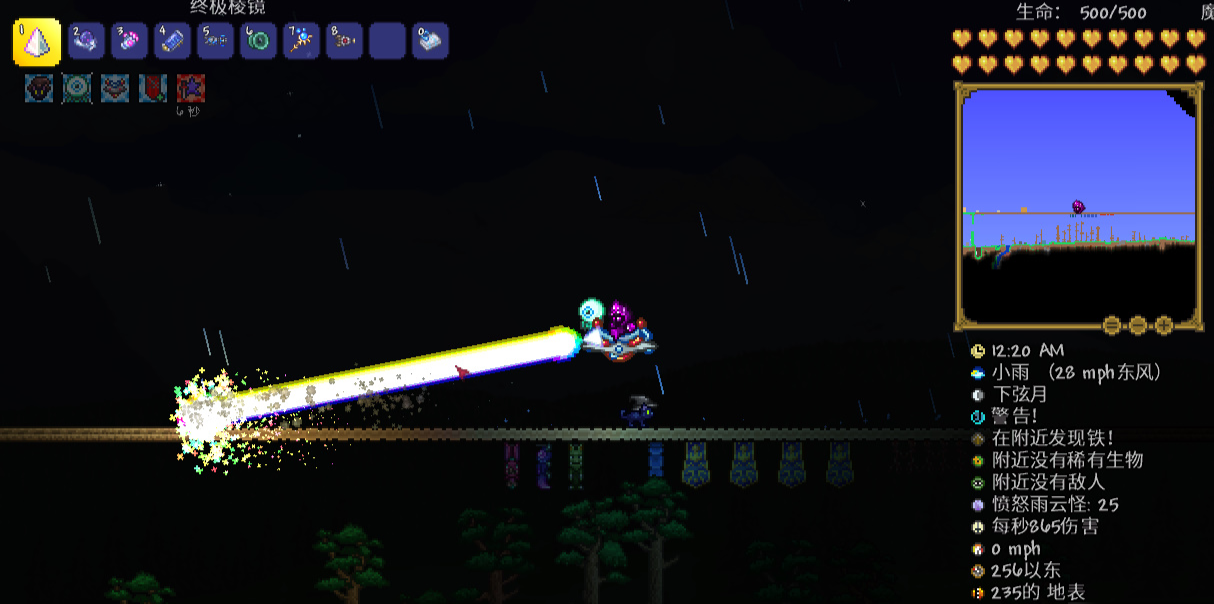1214x604 pixels.
Task: Click the red star debuff icon
Action: click(x=191, y=88)
